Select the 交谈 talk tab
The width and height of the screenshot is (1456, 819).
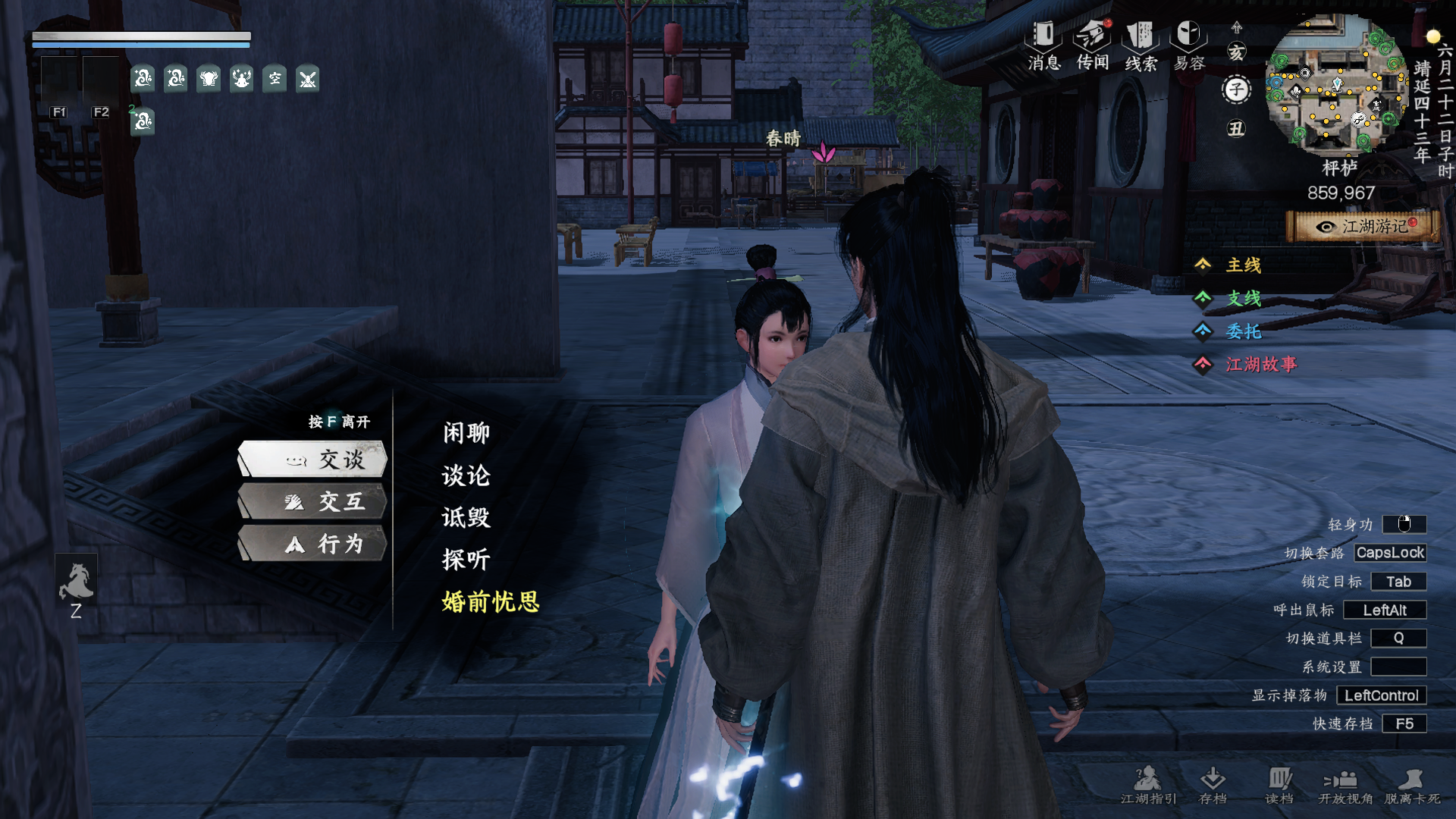coord(312,460)
